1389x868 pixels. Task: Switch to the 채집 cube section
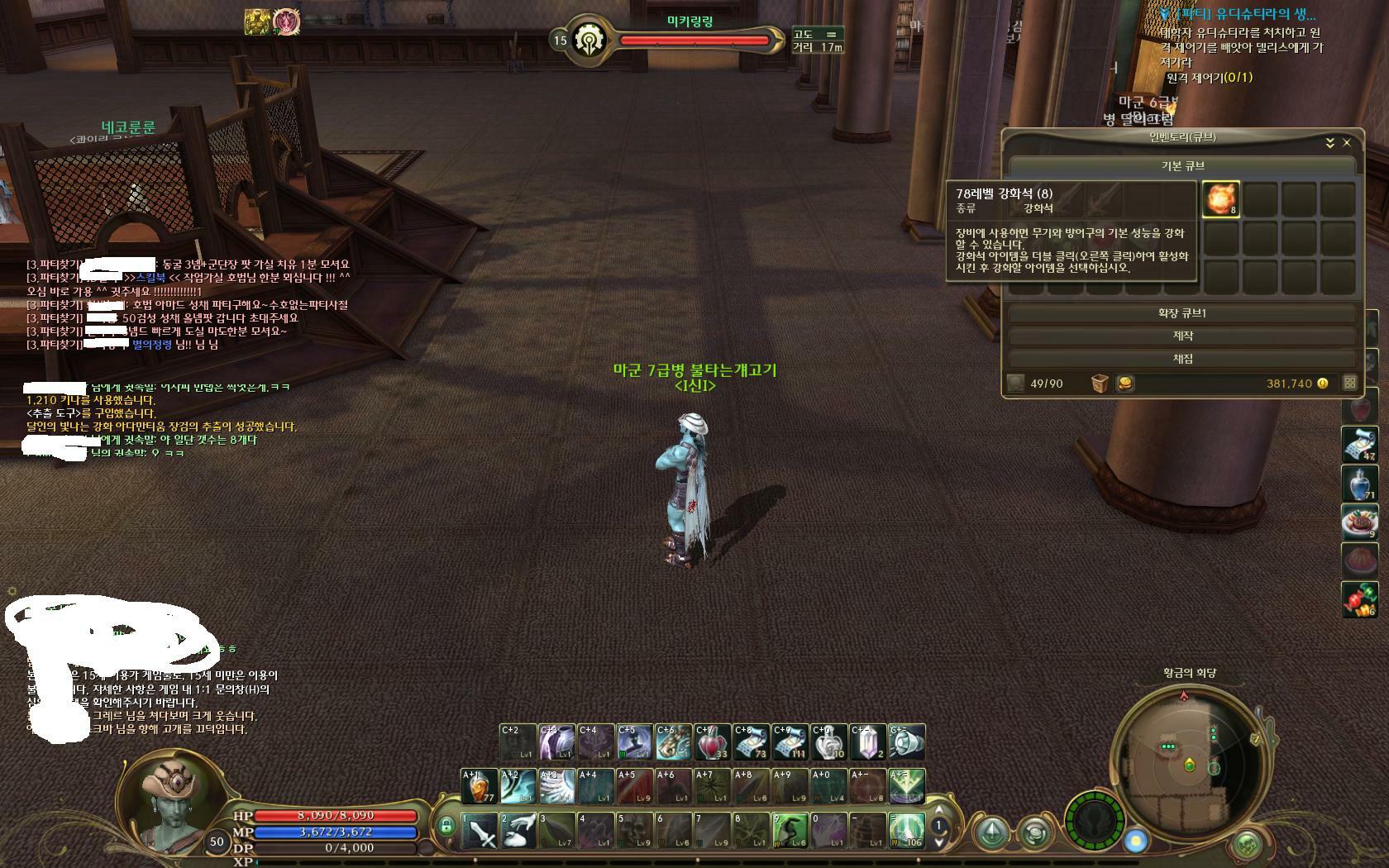pos(1182,359)
